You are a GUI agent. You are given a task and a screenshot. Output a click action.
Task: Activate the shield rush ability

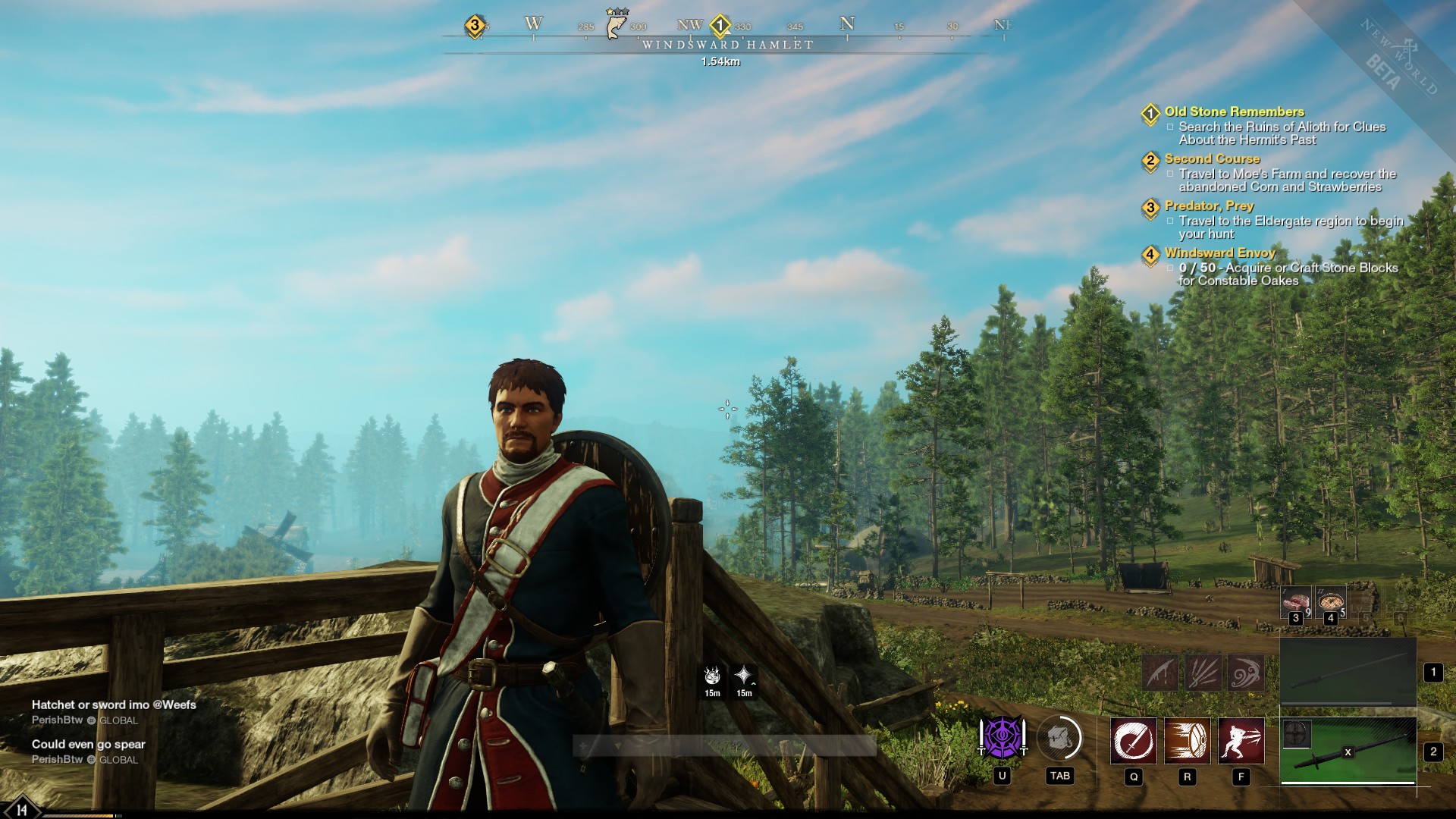click(1188, 740)
